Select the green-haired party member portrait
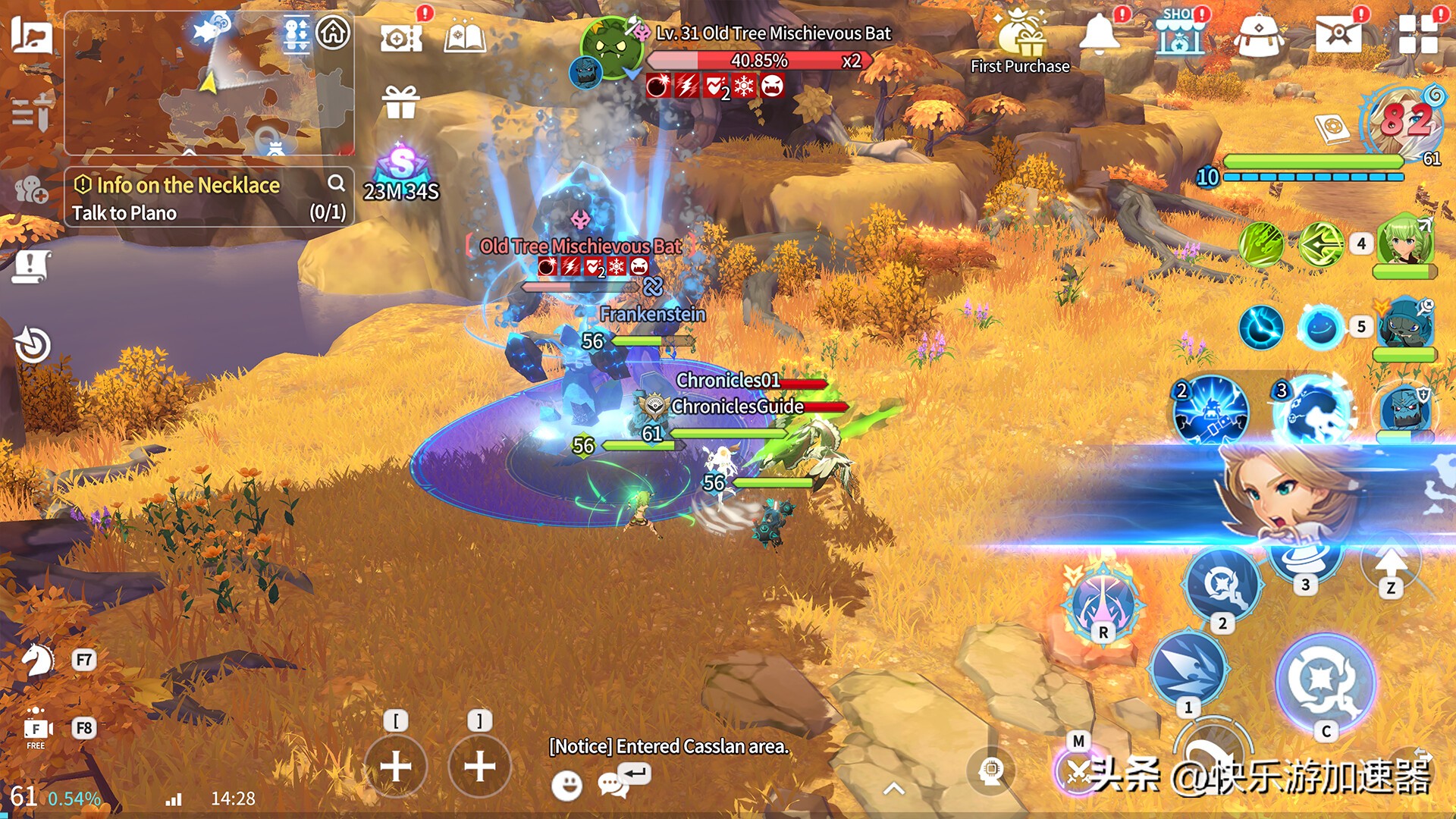Viewport: 1456px width, 819px height. click(x=1405, y=241)
